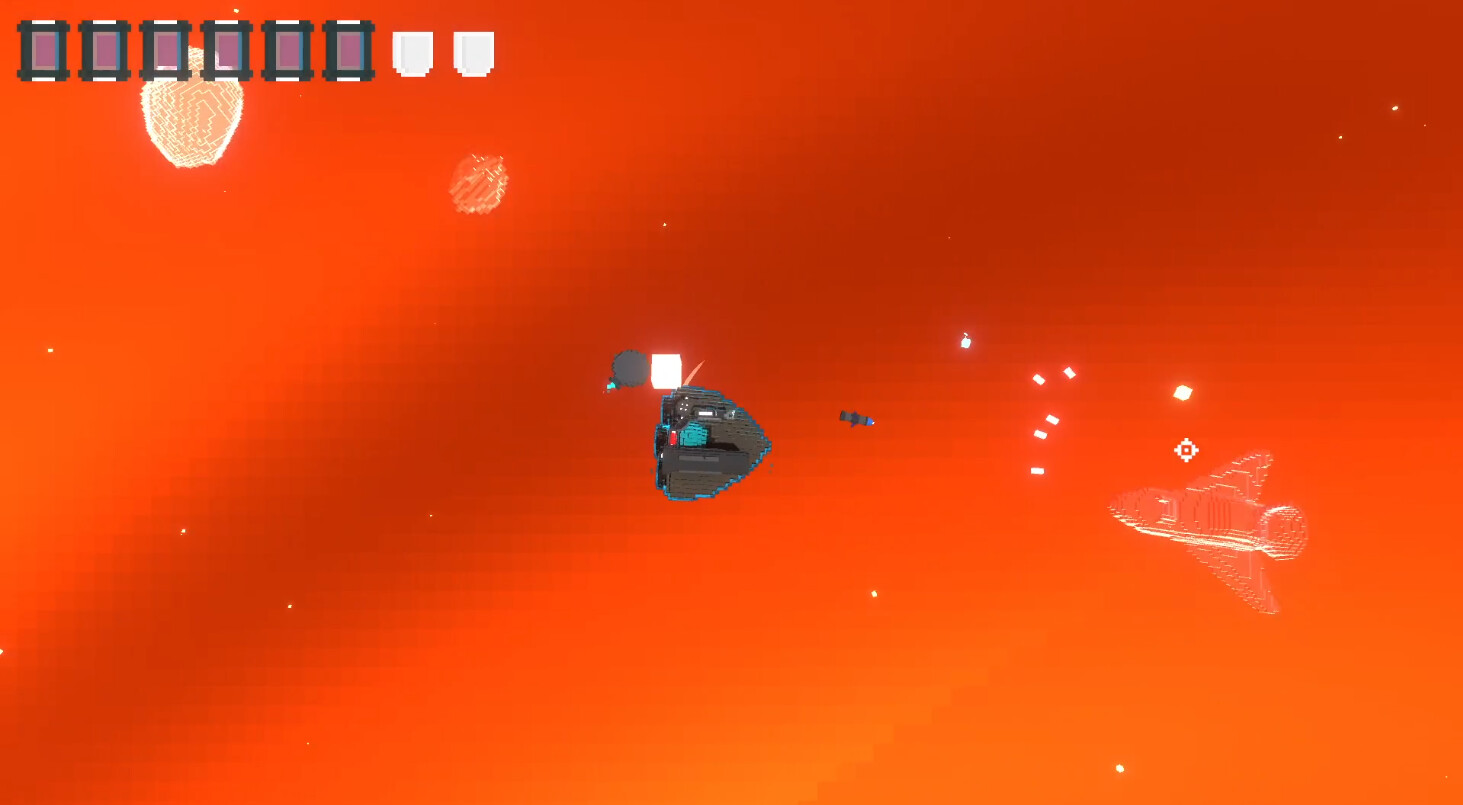The image size is (1463, 805).
Task: Click the last empty white shield icon
Action: coord(471,54)
